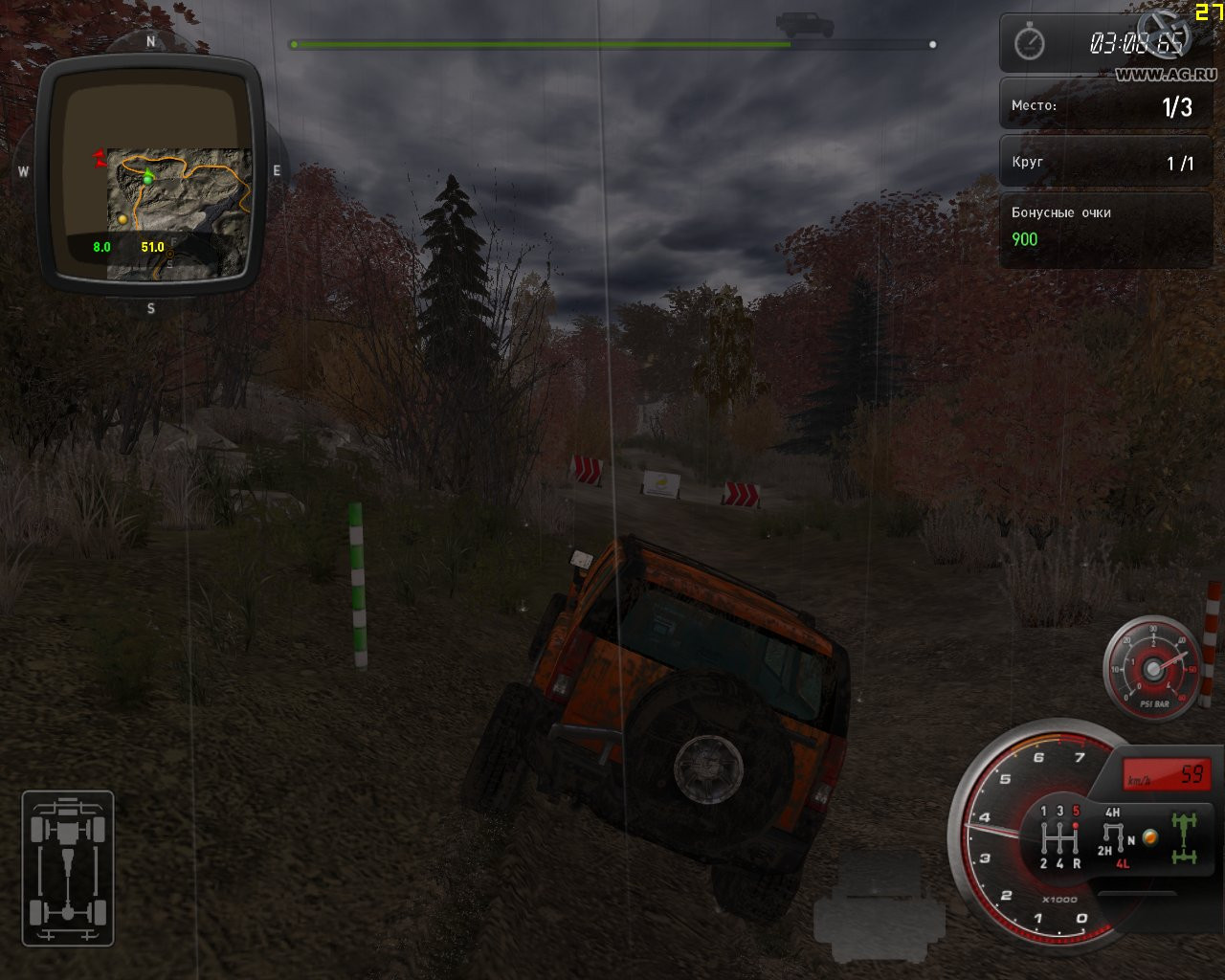
Task: Click the jeep marker on track progress bar
Action: click(x=804, y=24)
